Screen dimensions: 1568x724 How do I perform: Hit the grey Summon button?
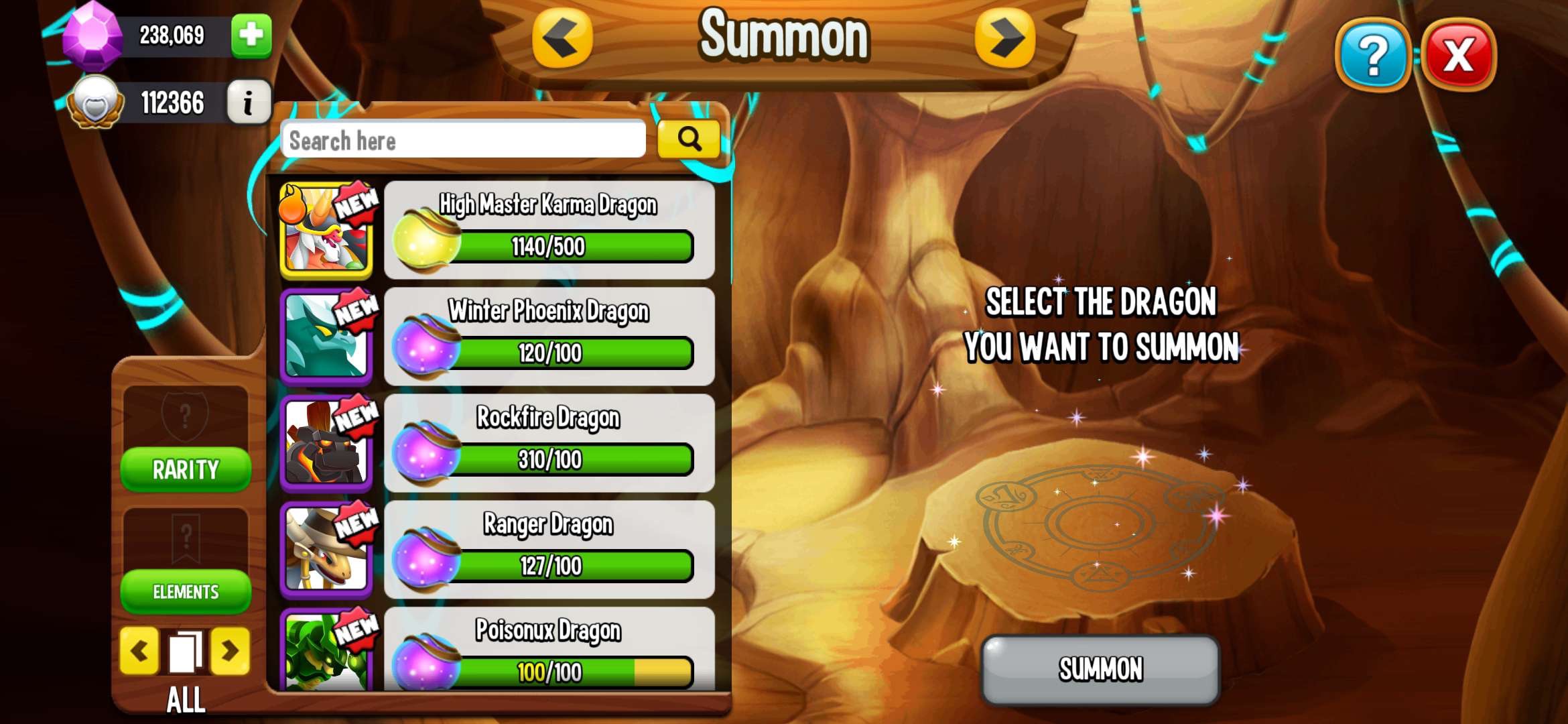coord(1100,669)
